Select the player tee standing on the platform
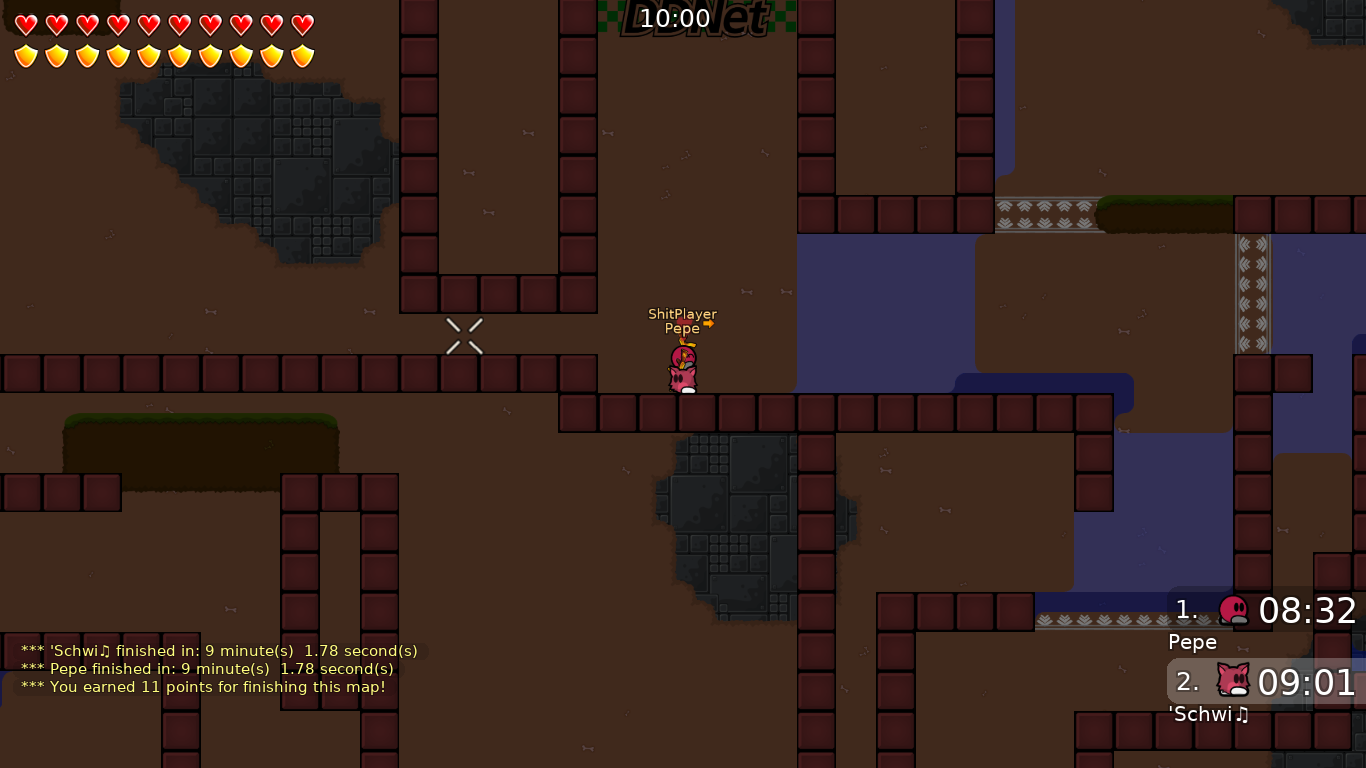Screen dimensions: 1366x768 pos(682,370)
